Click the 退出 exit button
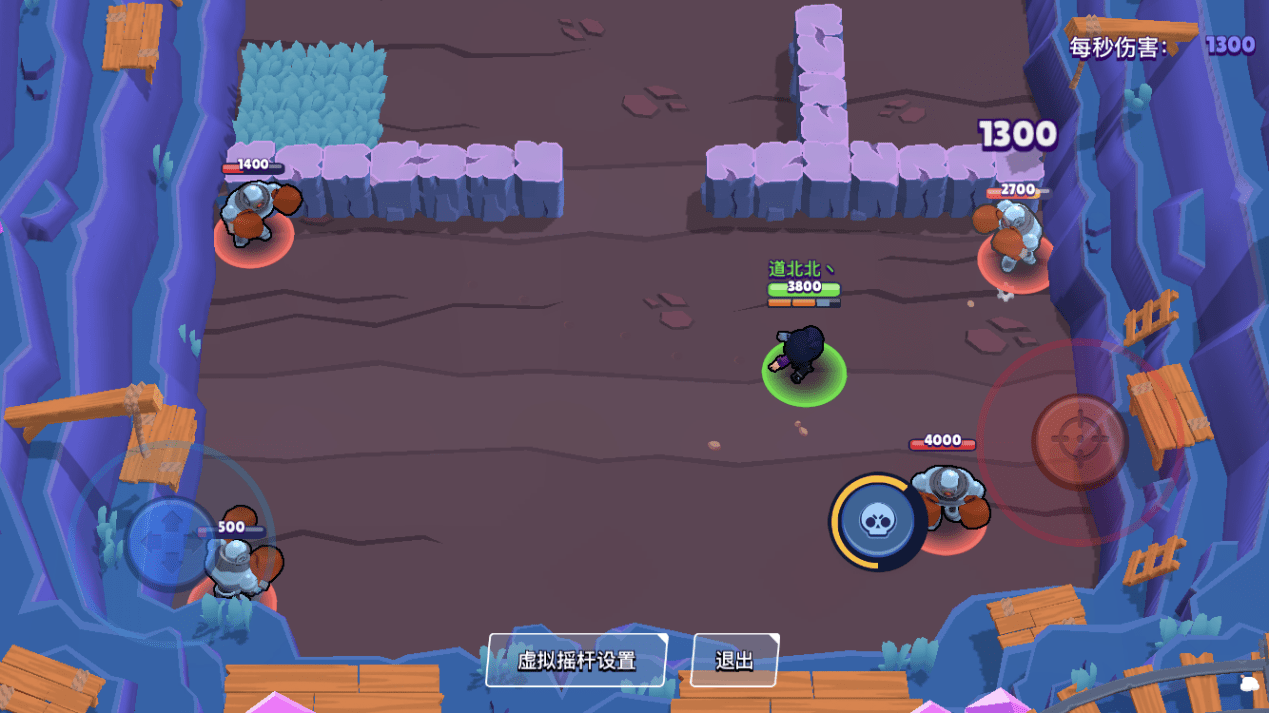The width and height of the screenshot is (1269, 713). tap(734, 660)
